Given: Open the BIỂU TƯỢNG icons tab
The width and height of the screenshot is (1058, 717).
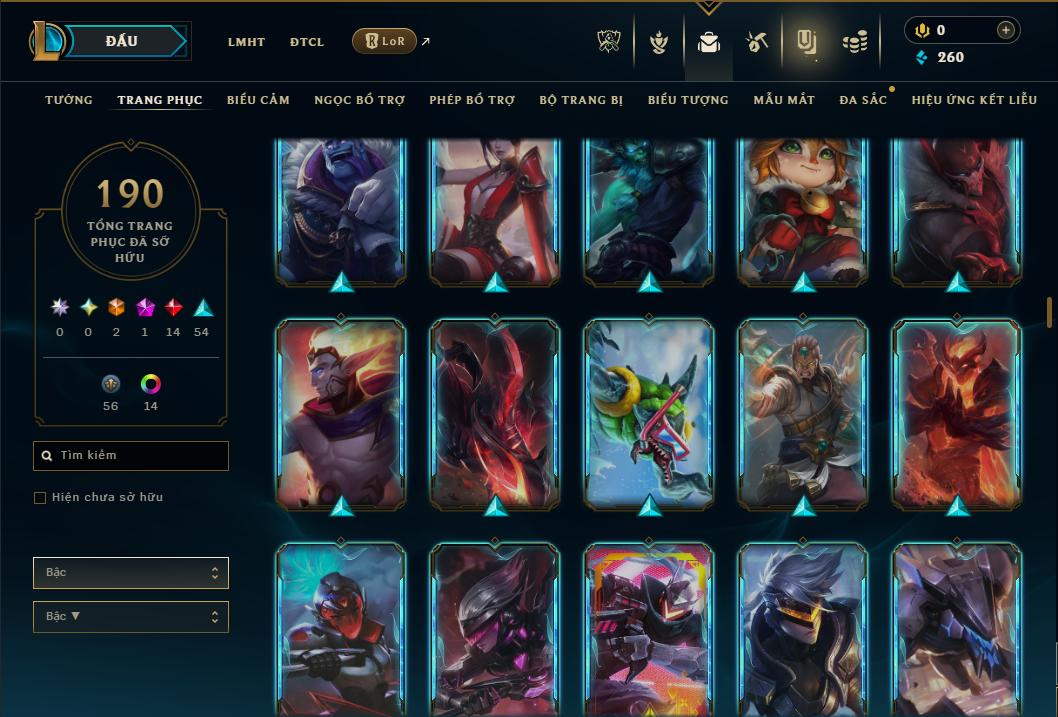Looking at the screenshot, I should coord(688,100).
